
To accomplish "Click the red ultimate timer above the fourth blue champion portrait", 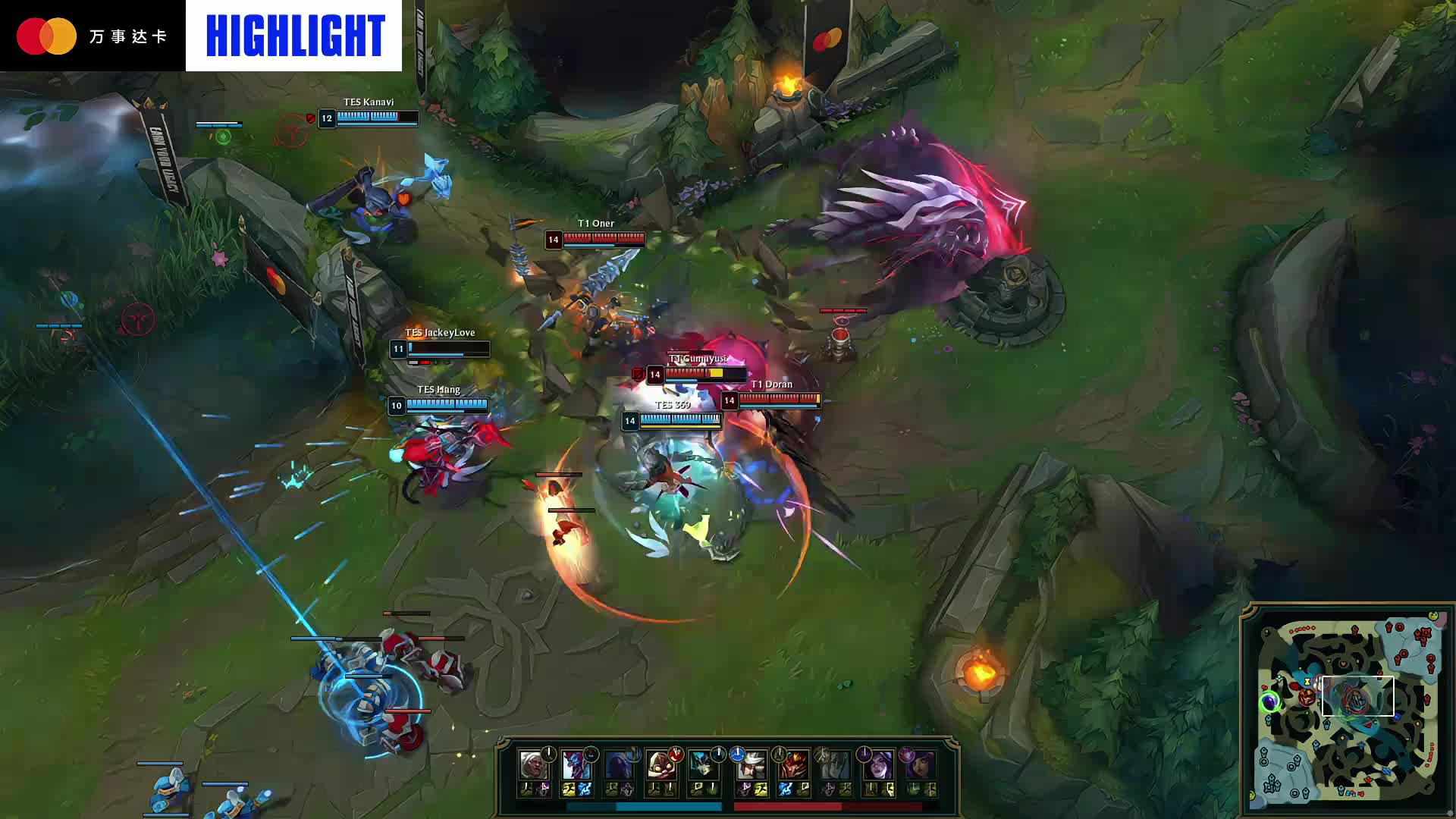I will [x=675, y=753].
